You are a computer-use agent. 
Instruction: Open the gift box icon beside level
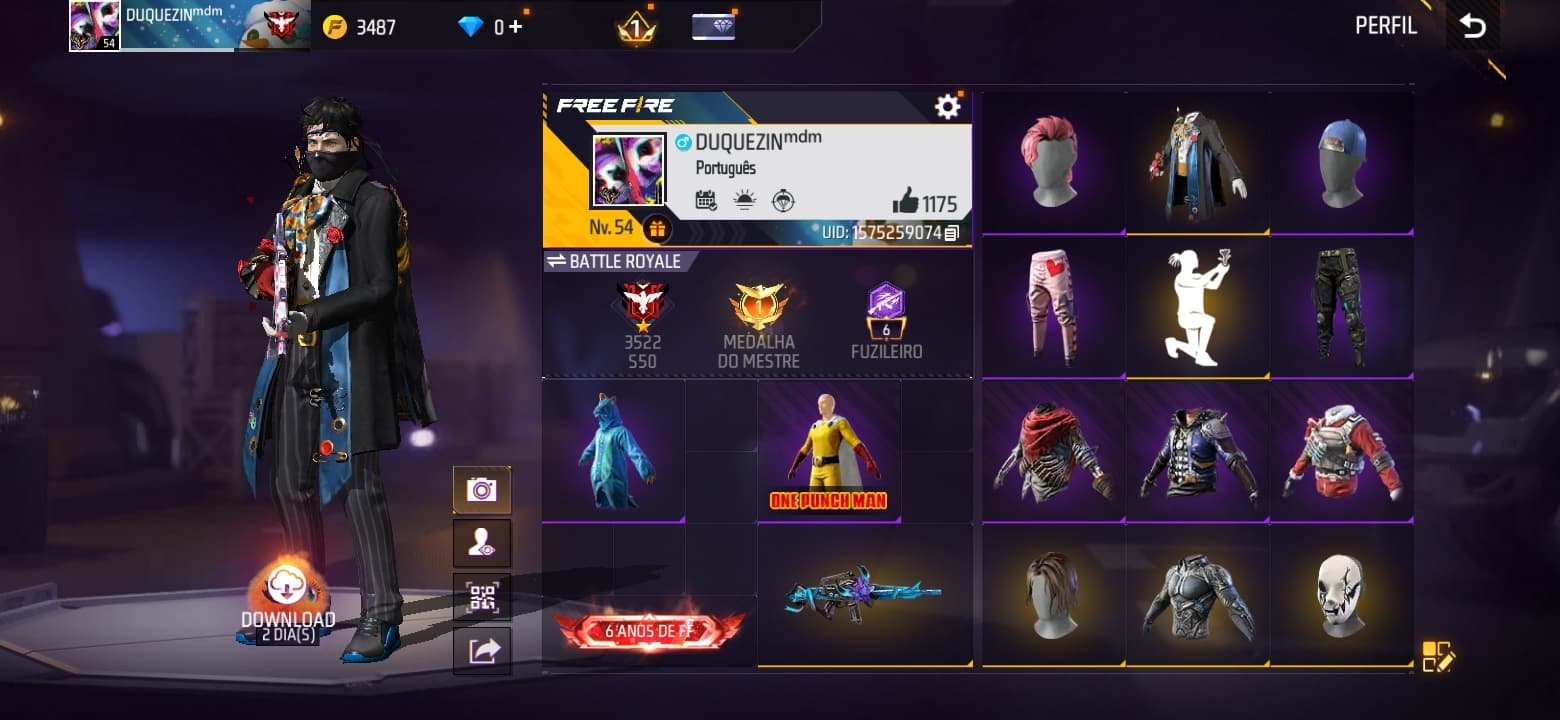click(657, 229)
